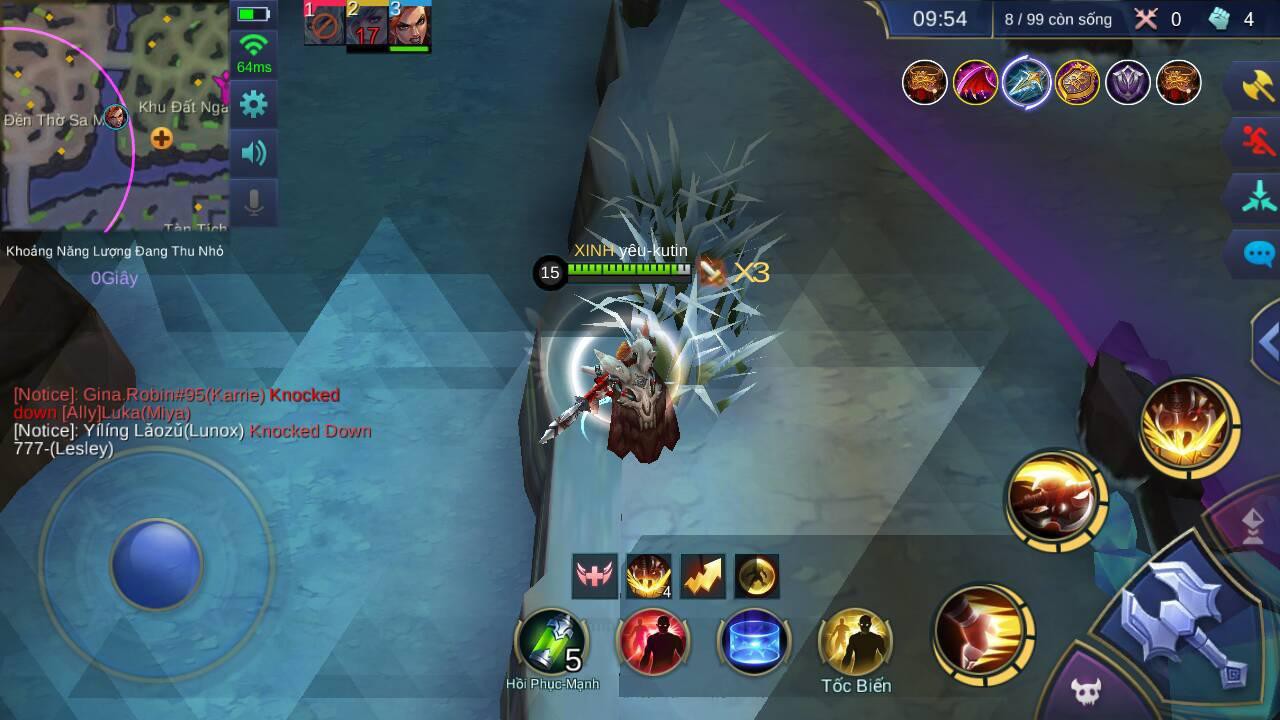
Task: Mute the game audio with the speaker icon
Action: (x=253, y=153)
